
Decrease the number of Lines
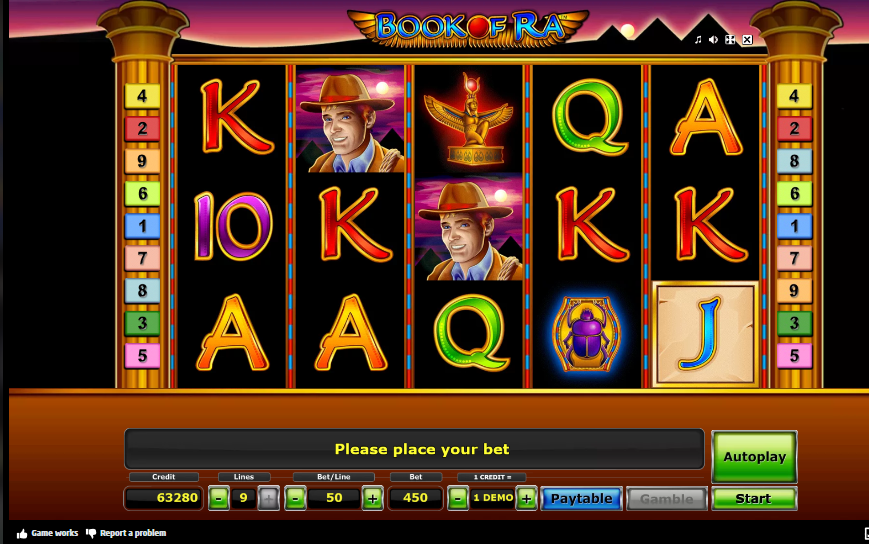coord(219,498)
